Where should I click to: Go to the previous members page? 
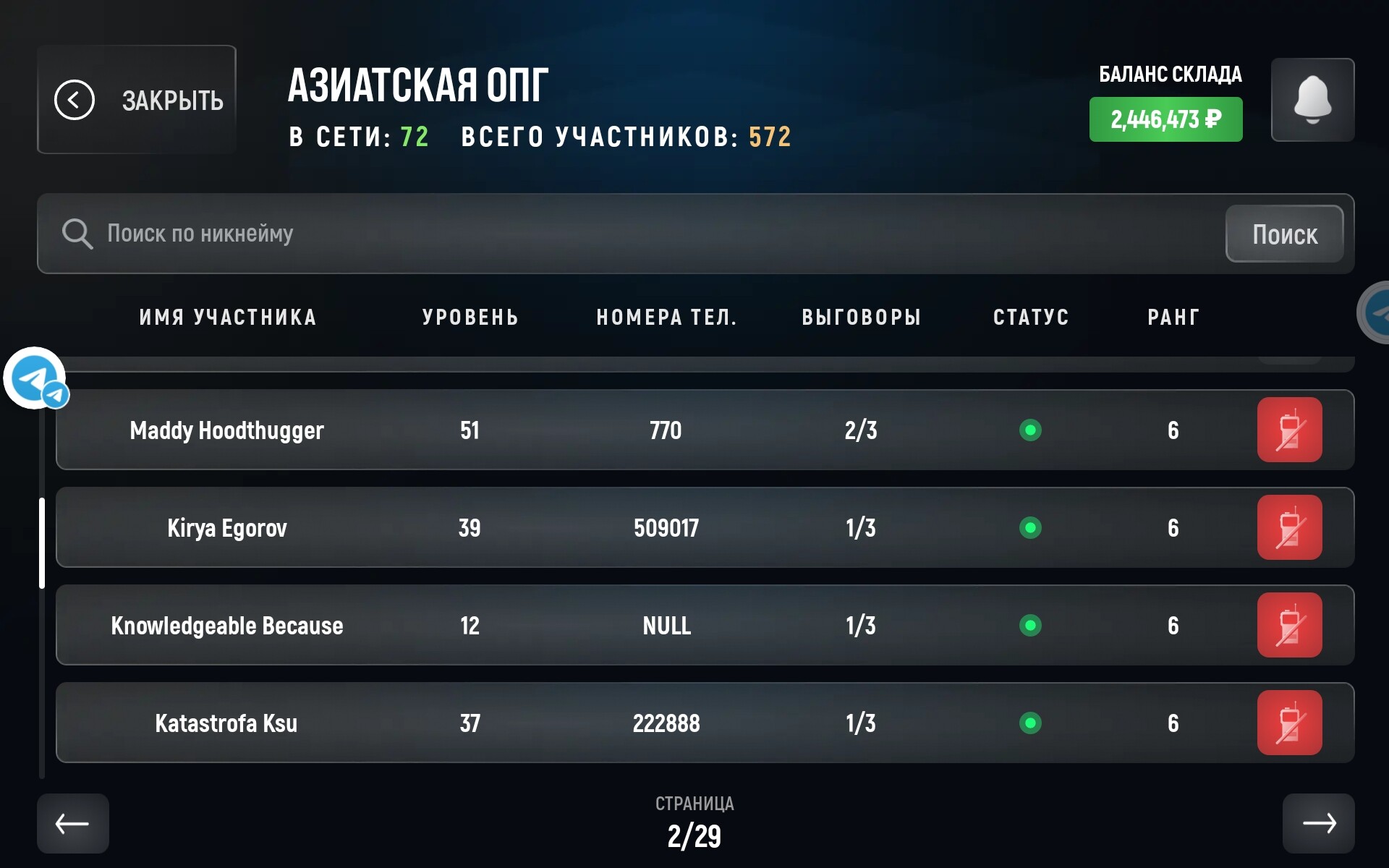click(x=73, y=823)
